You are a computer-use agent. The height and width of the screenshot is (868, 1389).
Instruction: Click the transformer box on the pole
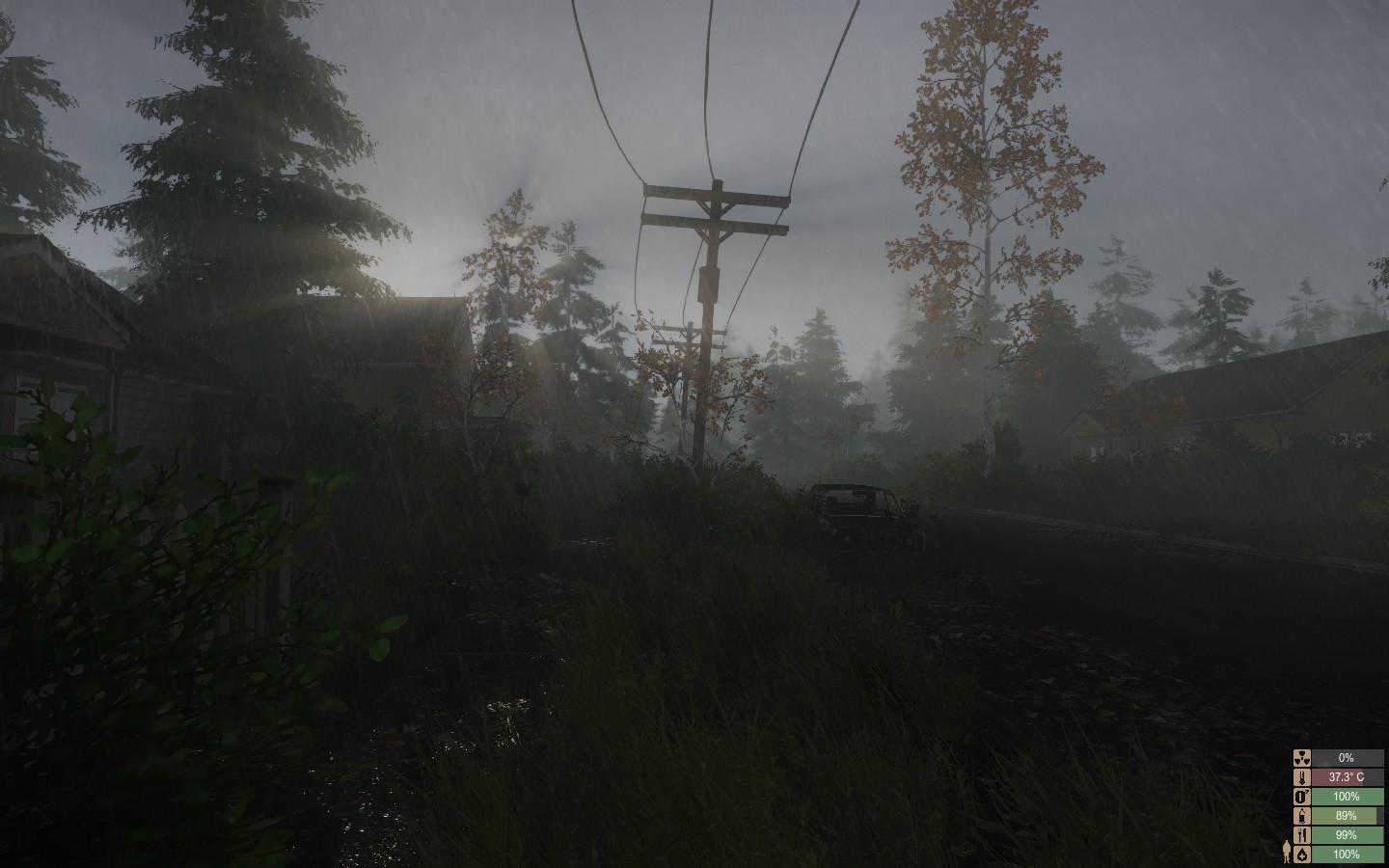click(709, 282)
